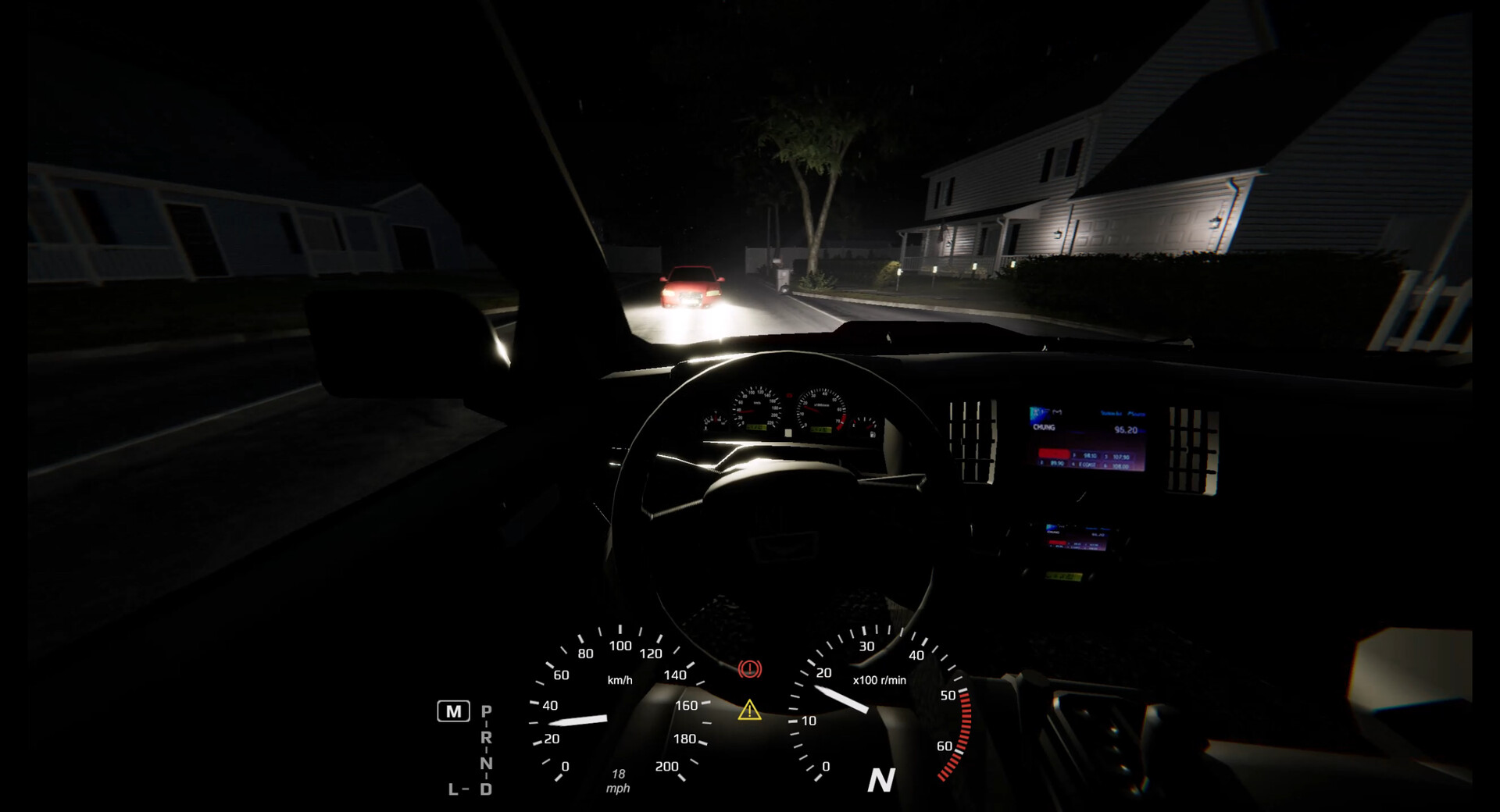This screenshot has width=1500, height=812.
Task: Click the x100 r/min tachometer label
Action: (879, 679)
